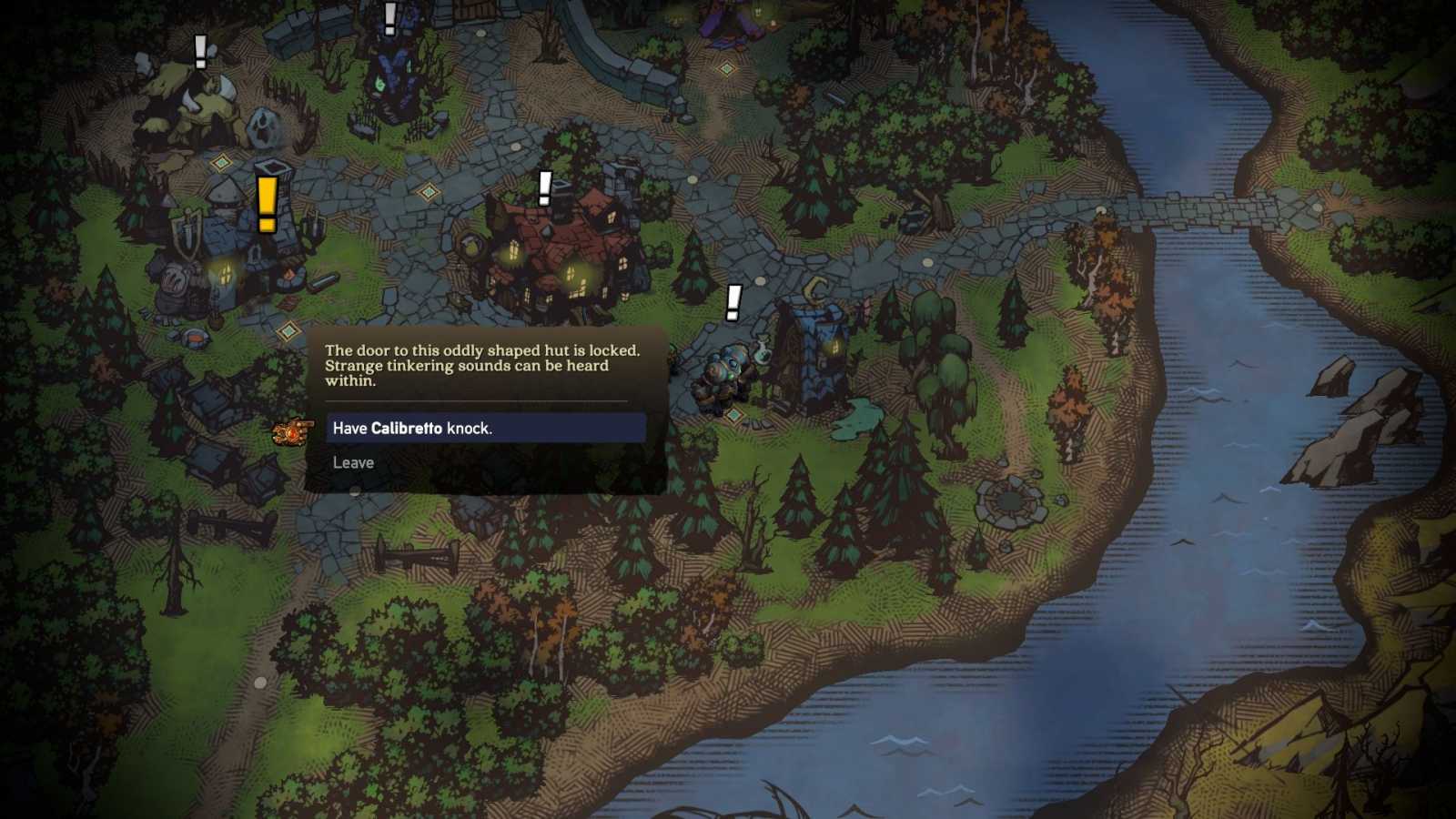Click the exclamation mark beside the blue hut
1456x819 pixels.
pyautogui.click(x=733, y=303)
